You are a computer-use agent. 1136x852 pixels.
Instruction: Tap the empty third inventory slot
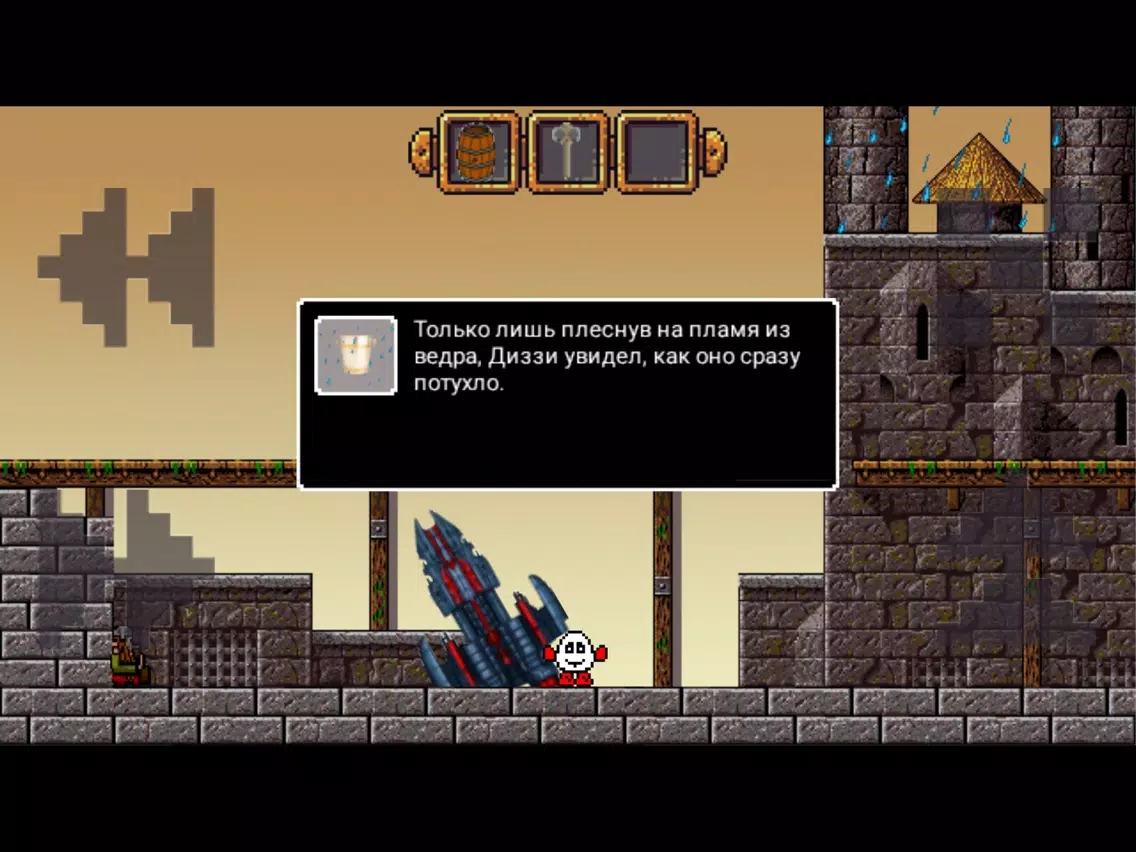[x=656, y=153]
